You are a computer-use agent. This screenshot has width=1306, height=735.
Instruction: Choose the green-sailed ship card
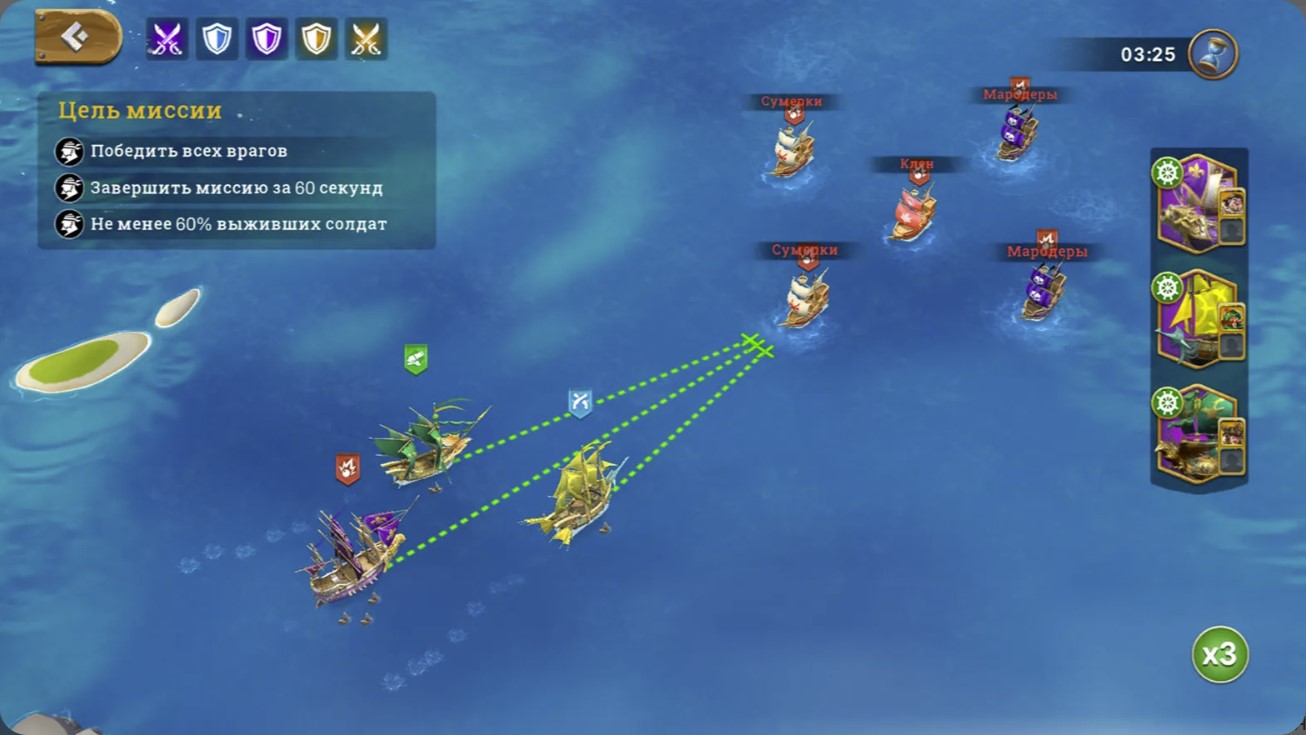click(1196, 434)
